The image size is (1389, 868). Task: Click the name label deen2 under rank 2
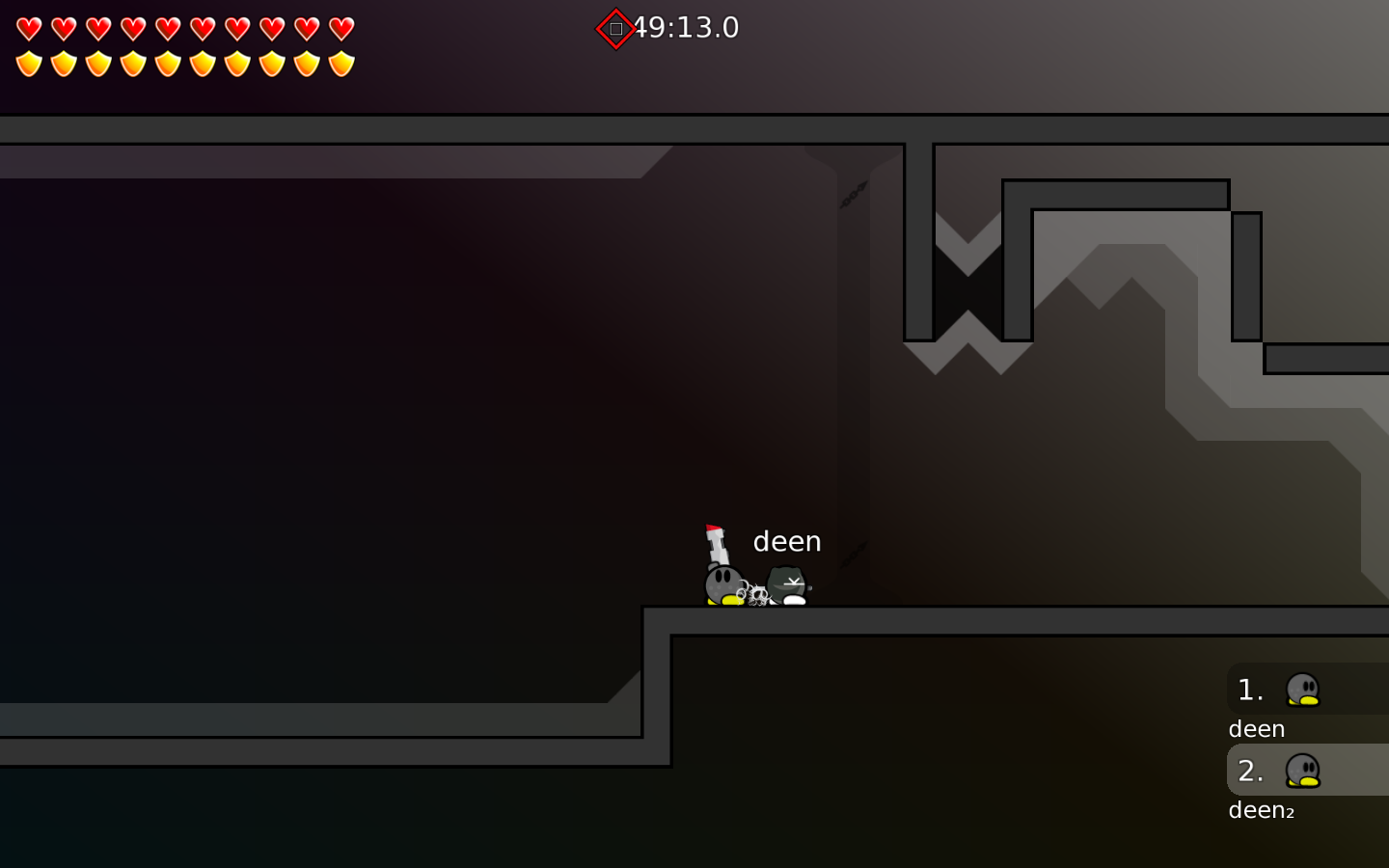1261,810
